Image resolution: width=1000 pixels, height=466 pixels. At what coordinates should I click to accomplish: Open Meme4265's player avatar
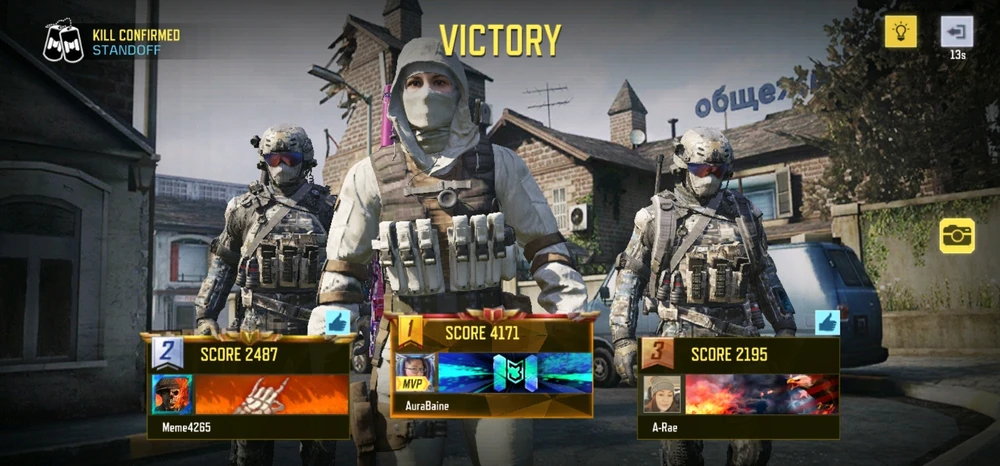tap(172, 395)
